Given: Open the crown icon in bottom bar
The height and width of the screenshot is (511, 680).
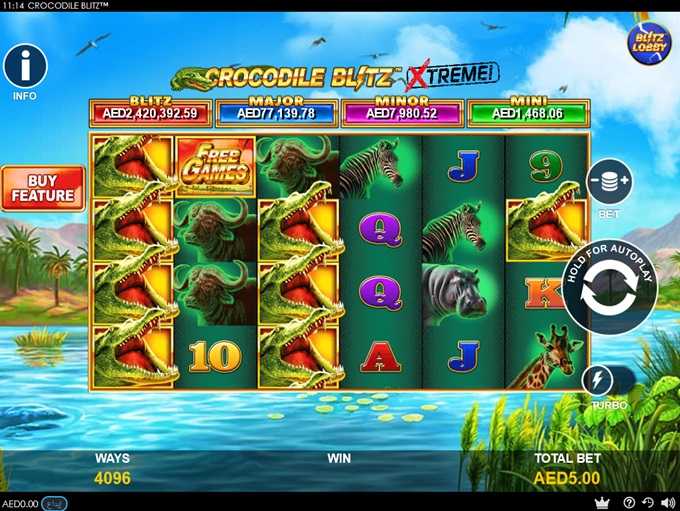Looking at the screenshot, I should pos(602,503).
